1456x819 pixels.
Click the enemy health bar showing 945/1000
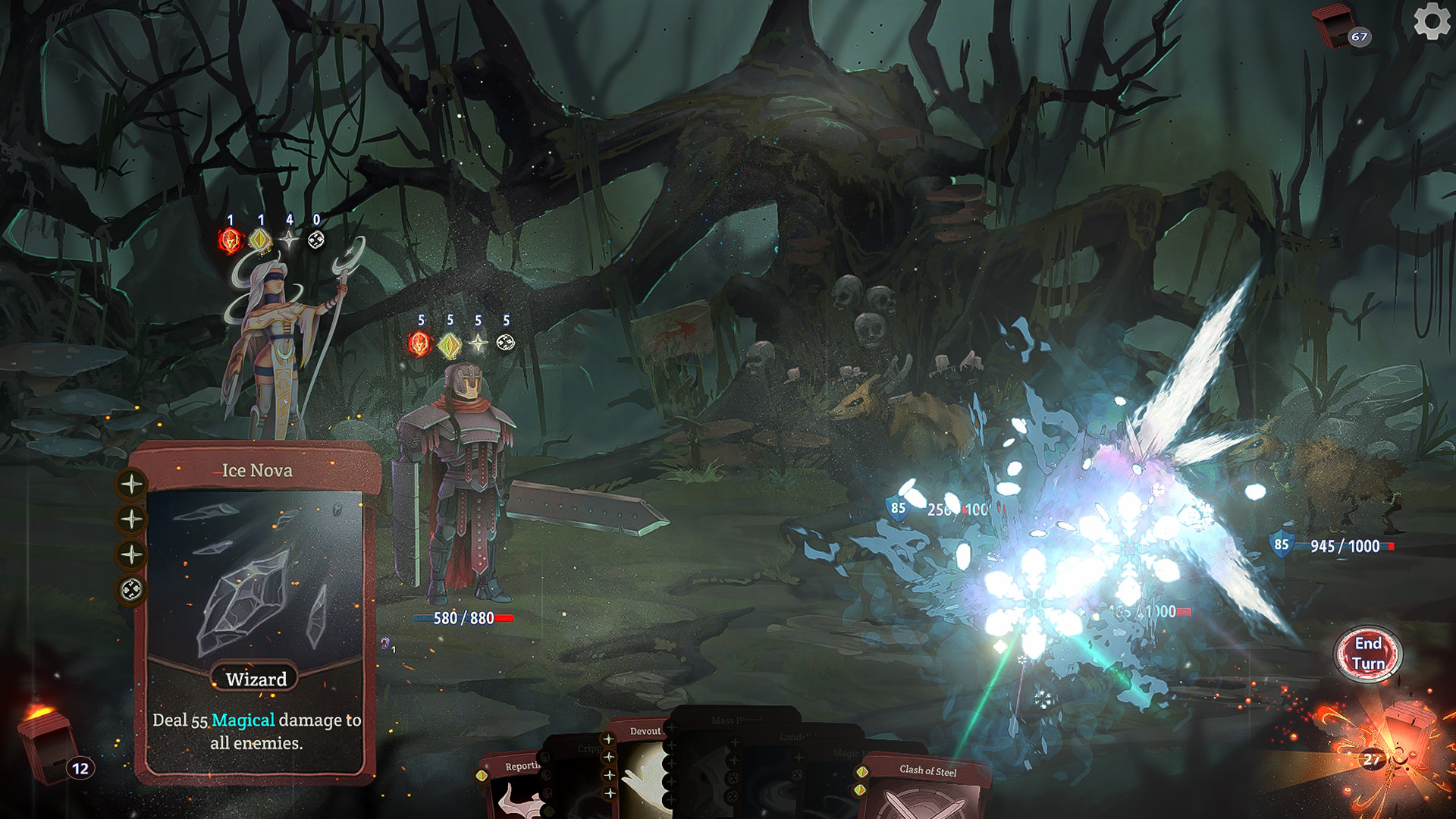coord(1344,543)
